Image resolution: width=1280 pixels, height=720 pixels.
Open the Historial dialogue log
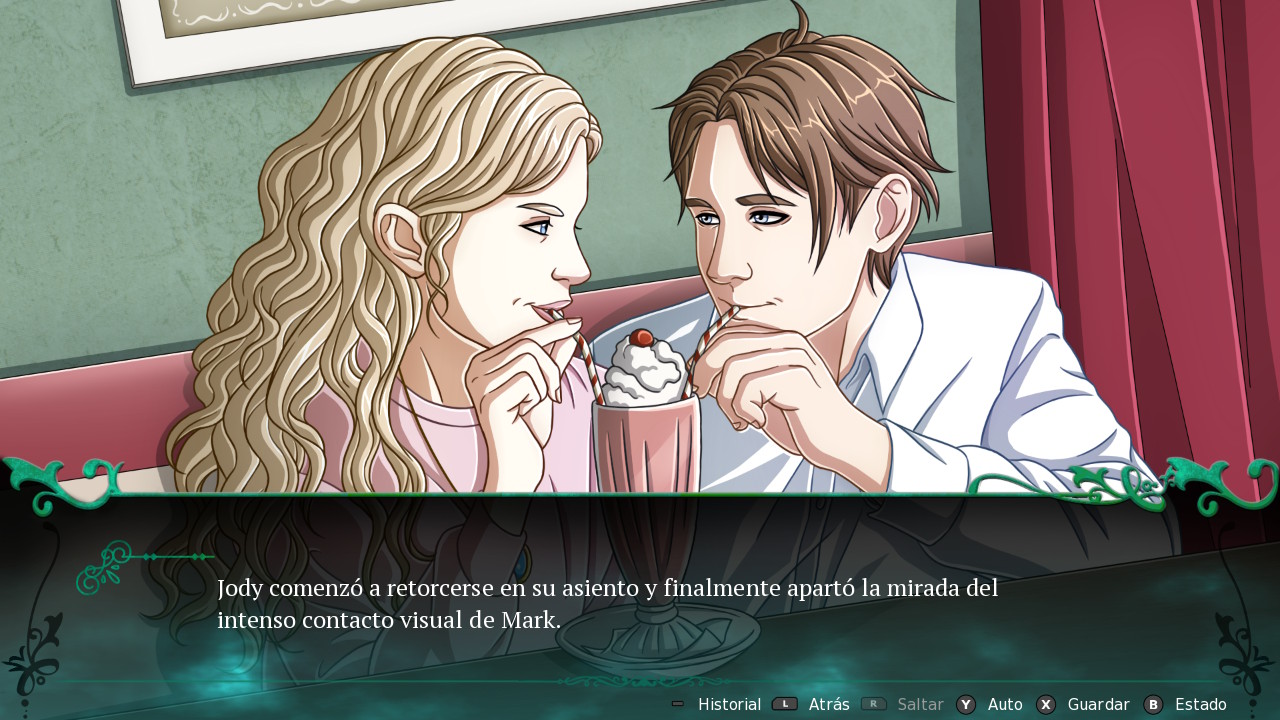pyautogui.click(x=728, y=704)
